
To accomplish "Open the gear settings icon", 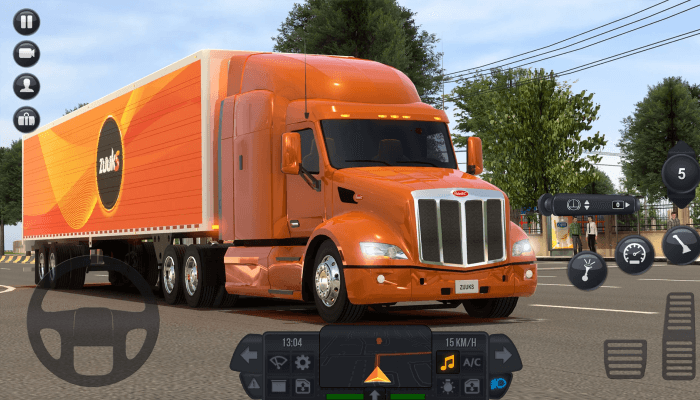I will click(302, 363).
